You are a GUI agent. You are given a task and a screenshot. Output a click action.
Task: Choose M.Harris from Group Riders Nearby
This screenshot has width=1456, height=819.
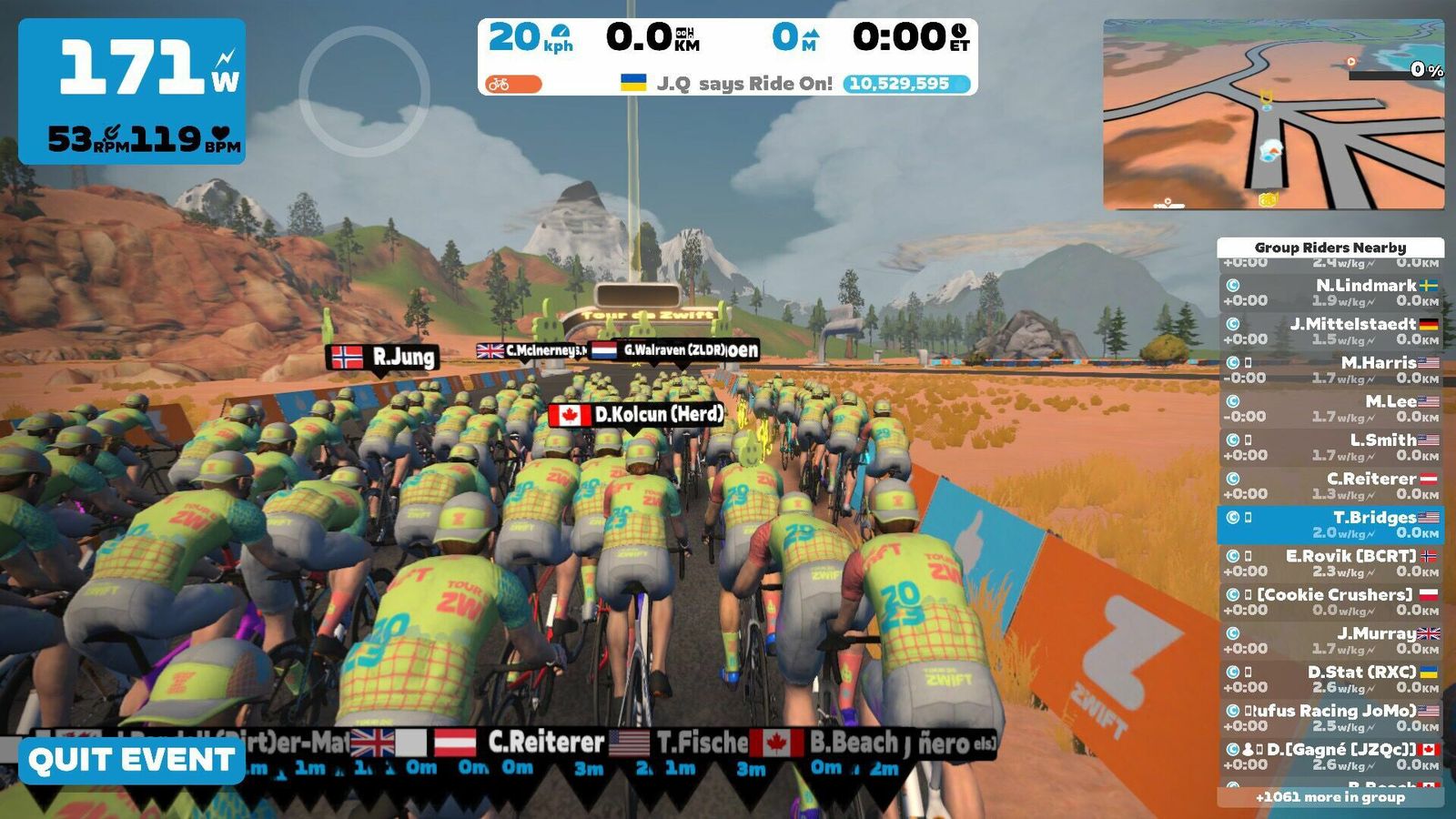point(1330,369)
